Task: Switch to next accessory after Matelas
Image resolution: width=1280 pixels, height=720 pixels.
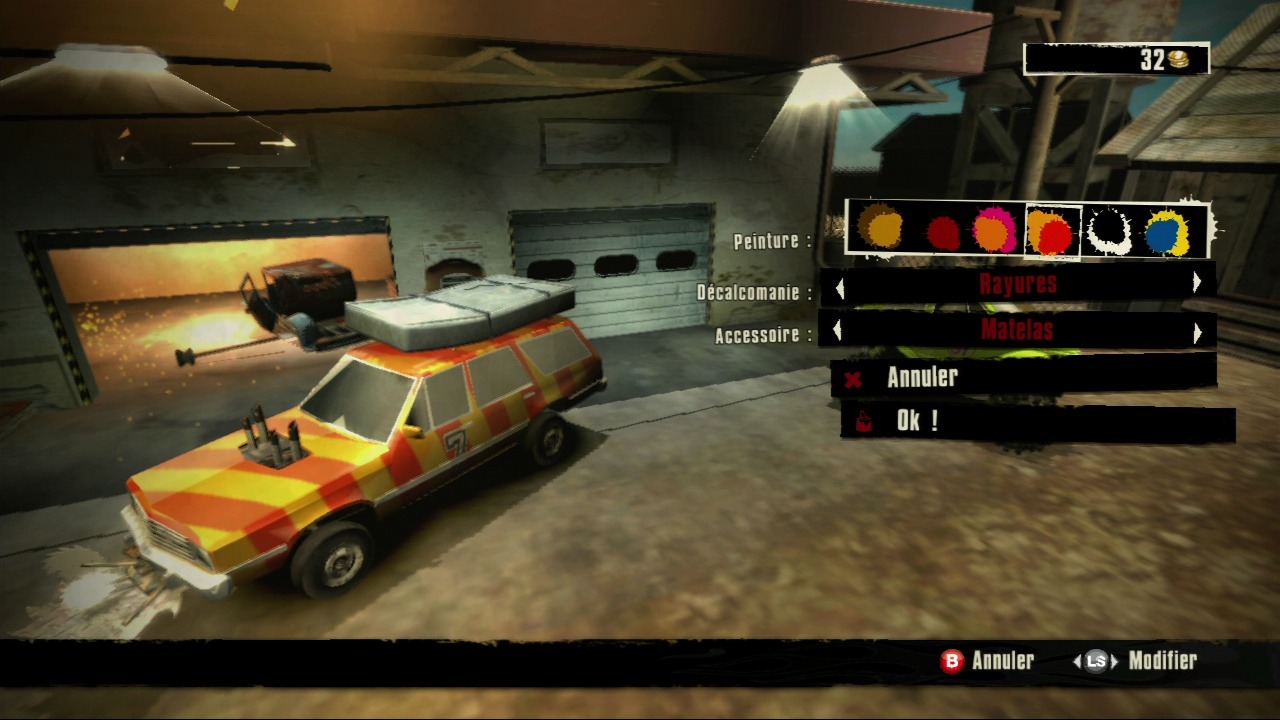Action: point(1197,332)
